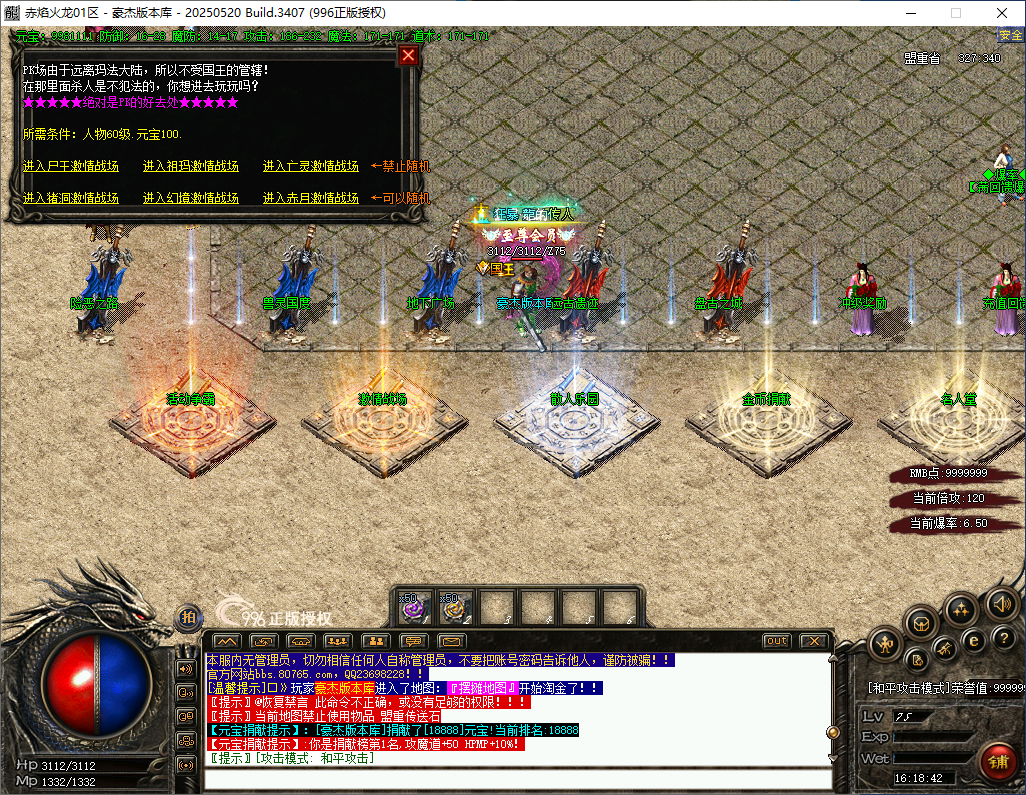Enter the 猪洞激情战场 arena
This screenshot has width=1026, height=795.
coord(71,198)
